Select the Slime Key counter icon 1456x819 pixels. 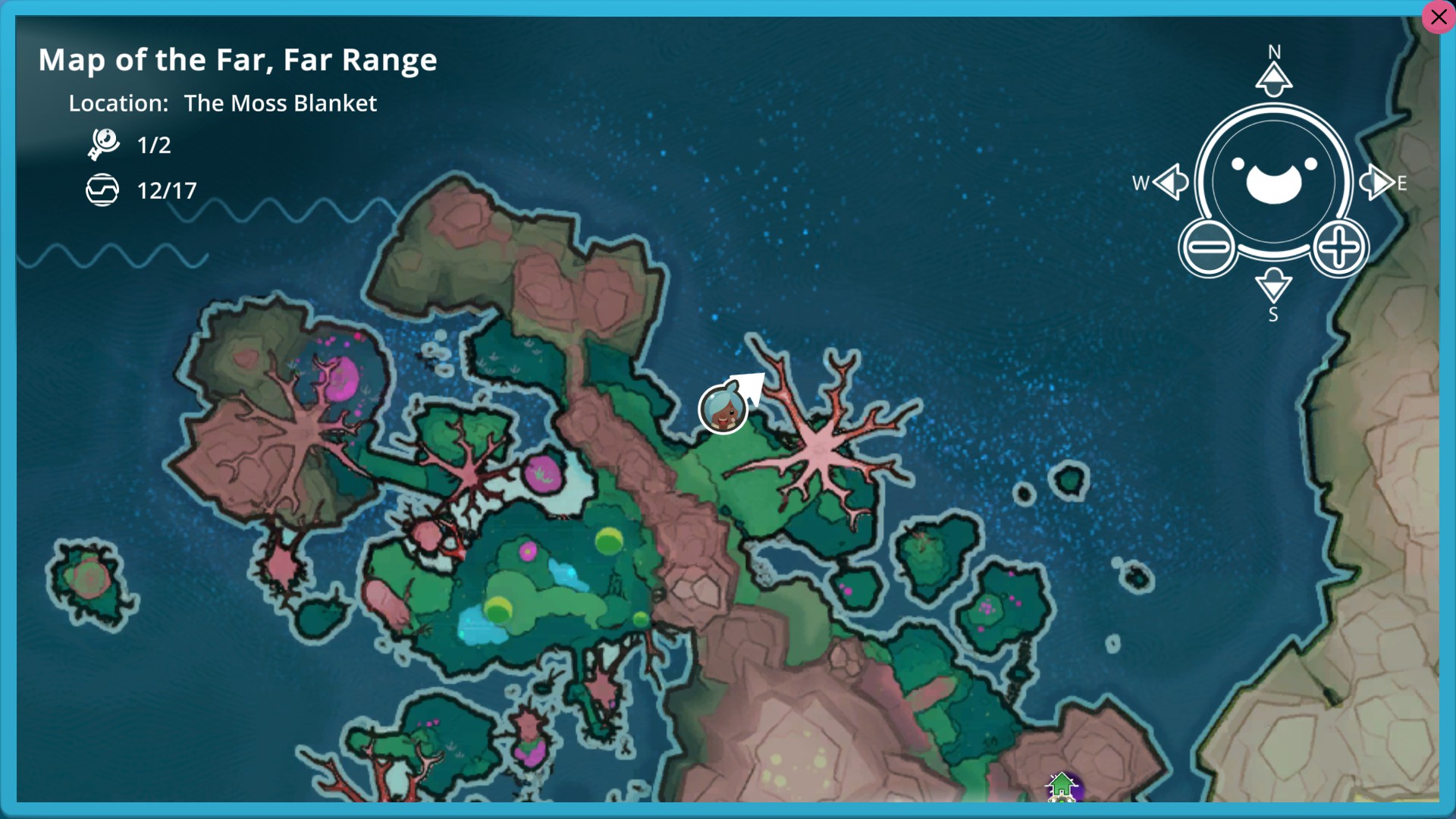[104, 144]
